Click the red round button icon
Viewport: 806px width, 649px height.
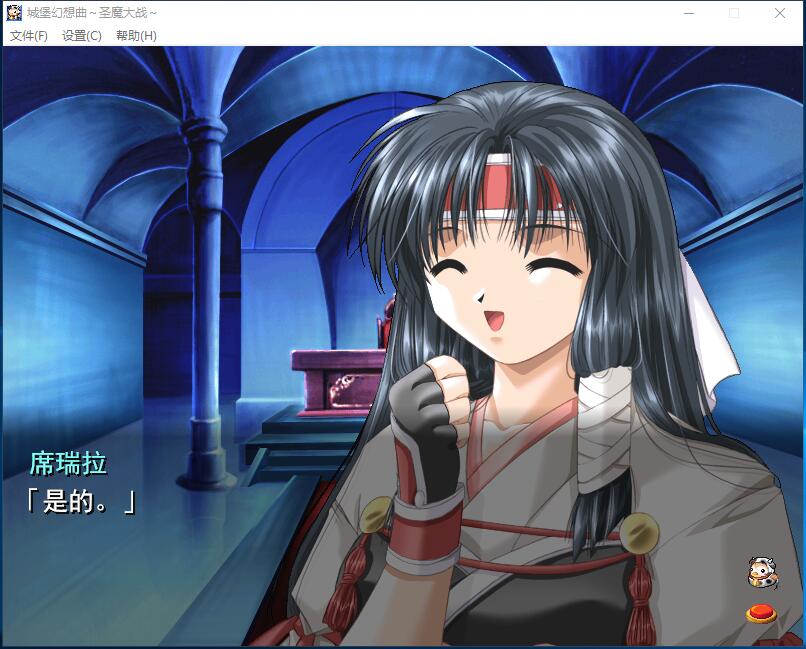coord(762,612)
